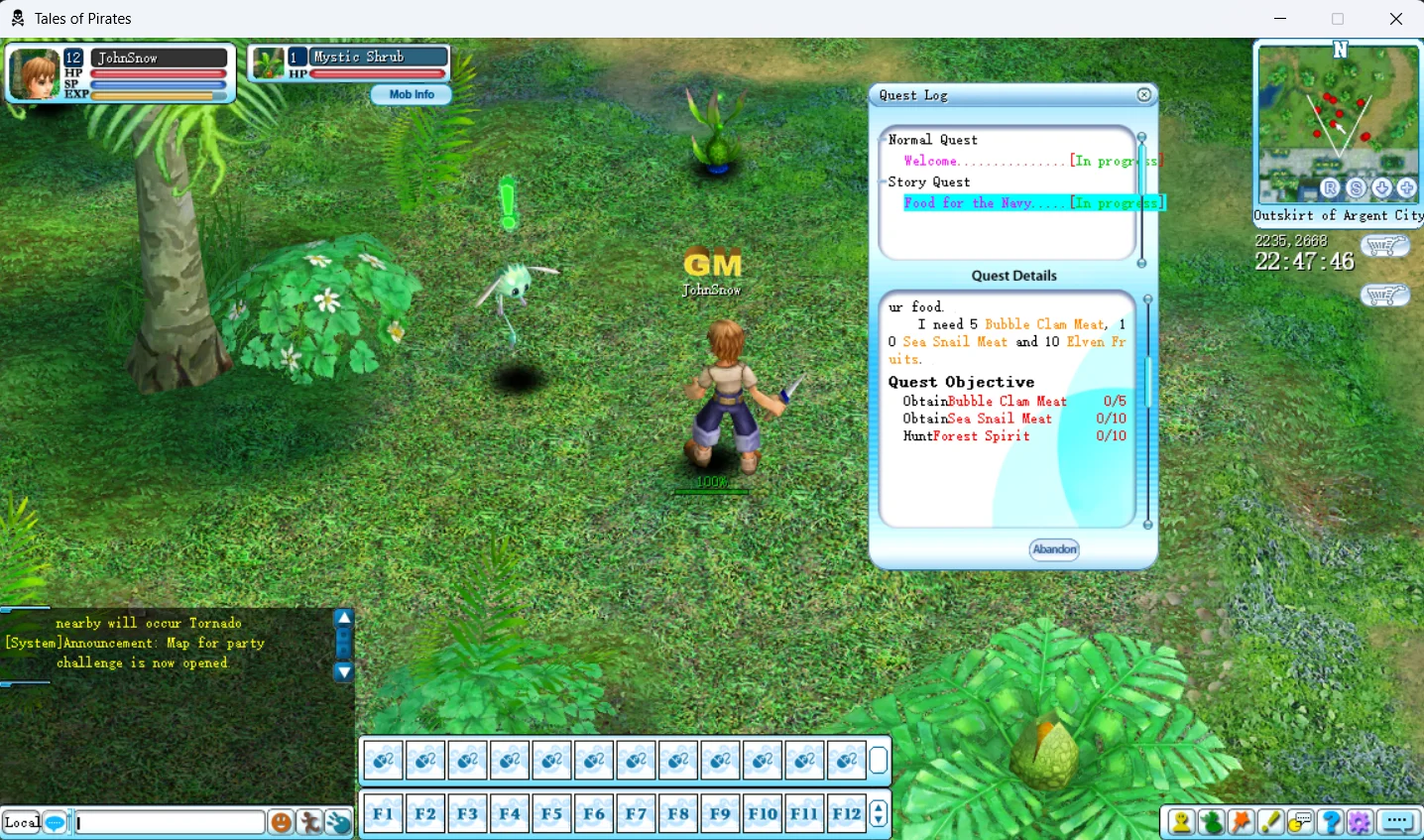Open the yellow character figure menu
Screen dimensions: 1424x840
pos(1182,822)
